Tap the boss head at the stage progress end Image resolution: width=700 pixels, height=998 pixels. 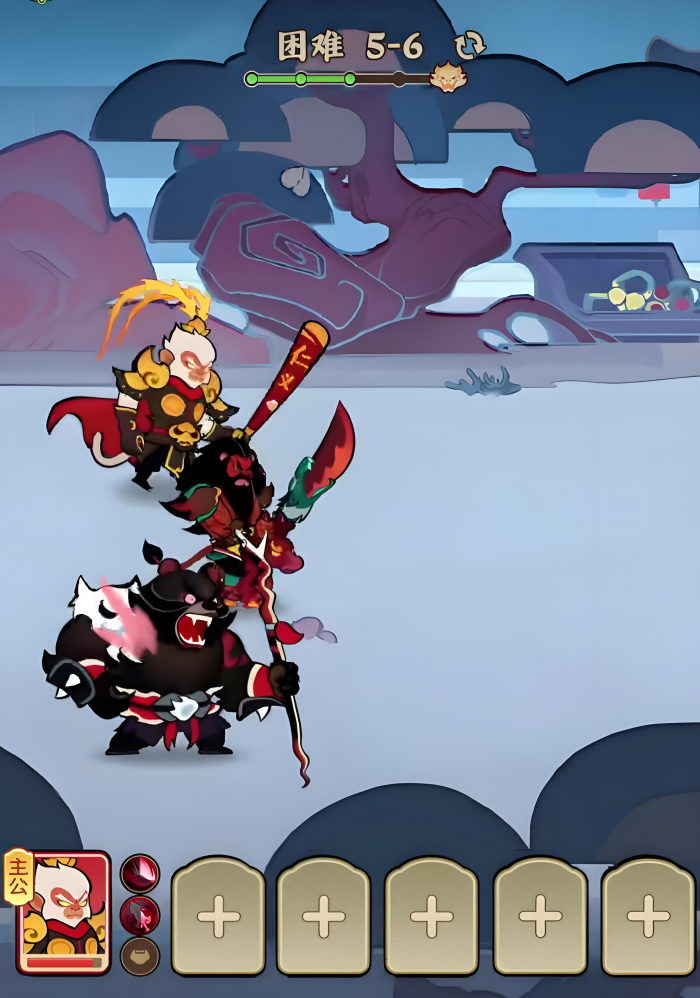pyautogui.click(x=446, y=78)
